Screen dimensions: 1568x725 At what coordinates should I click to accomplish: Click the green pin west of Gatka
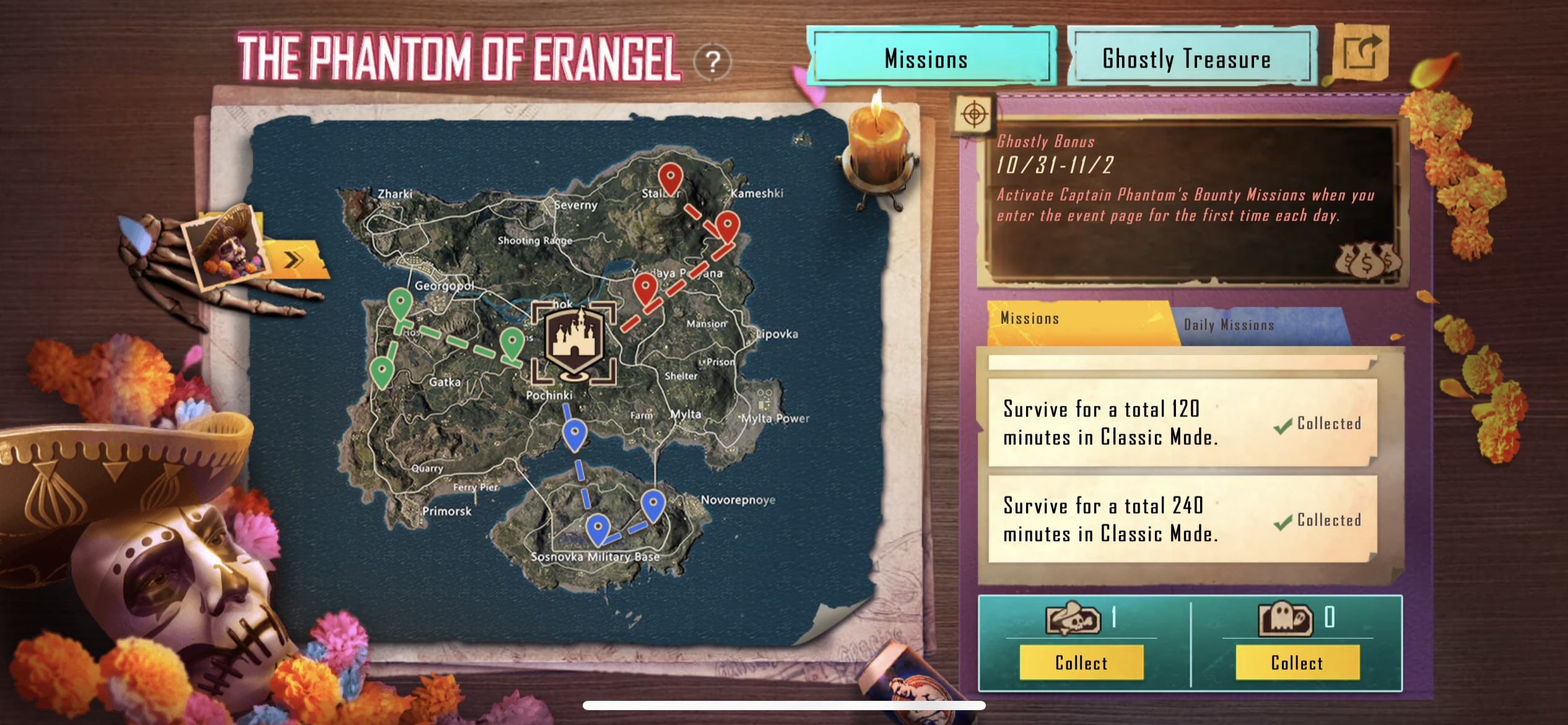pos(382,372)
